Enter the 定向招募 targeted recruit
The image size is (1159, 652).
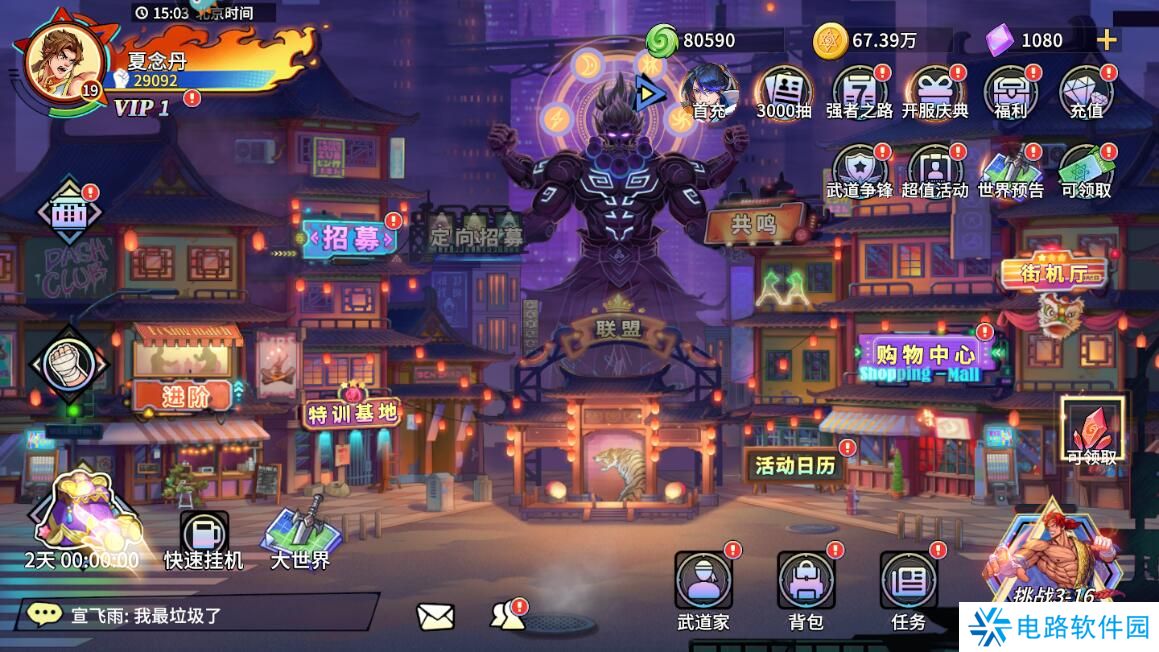point(476,237)
